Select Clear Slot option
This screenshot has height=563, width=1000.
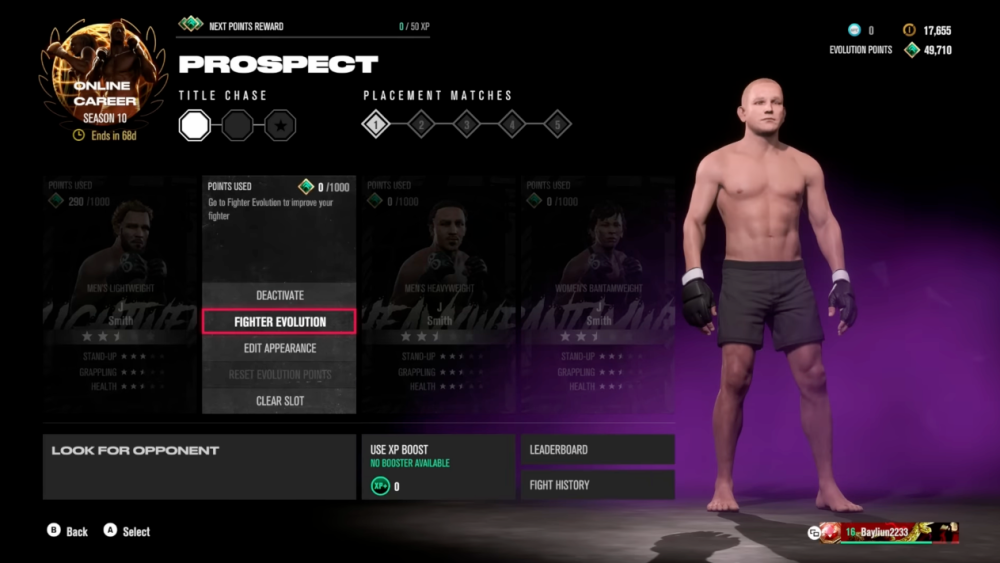[x=279, y=401]
